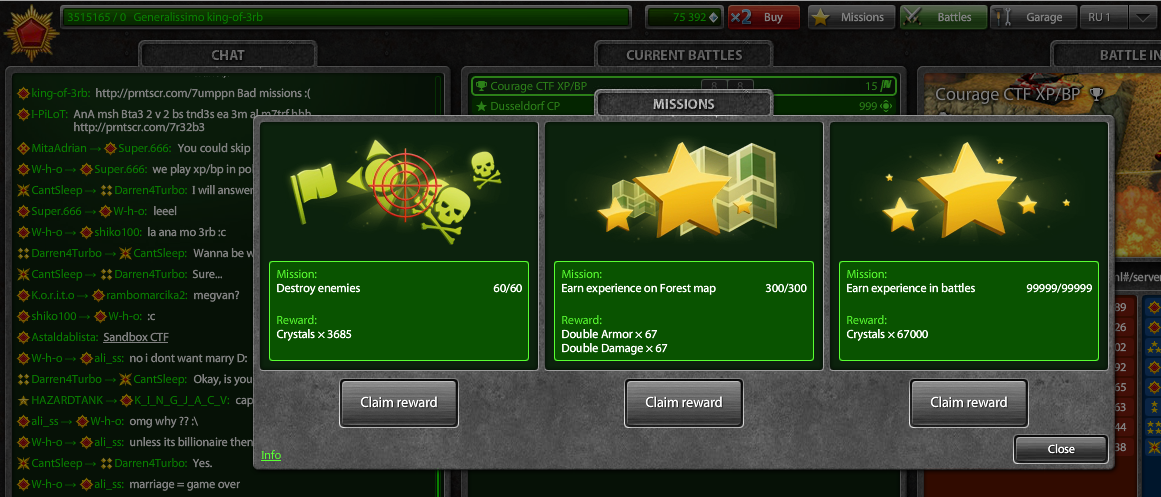Claim the 67000 crystals mission reward
1161x497 pixels.
(x=968, y=402)
